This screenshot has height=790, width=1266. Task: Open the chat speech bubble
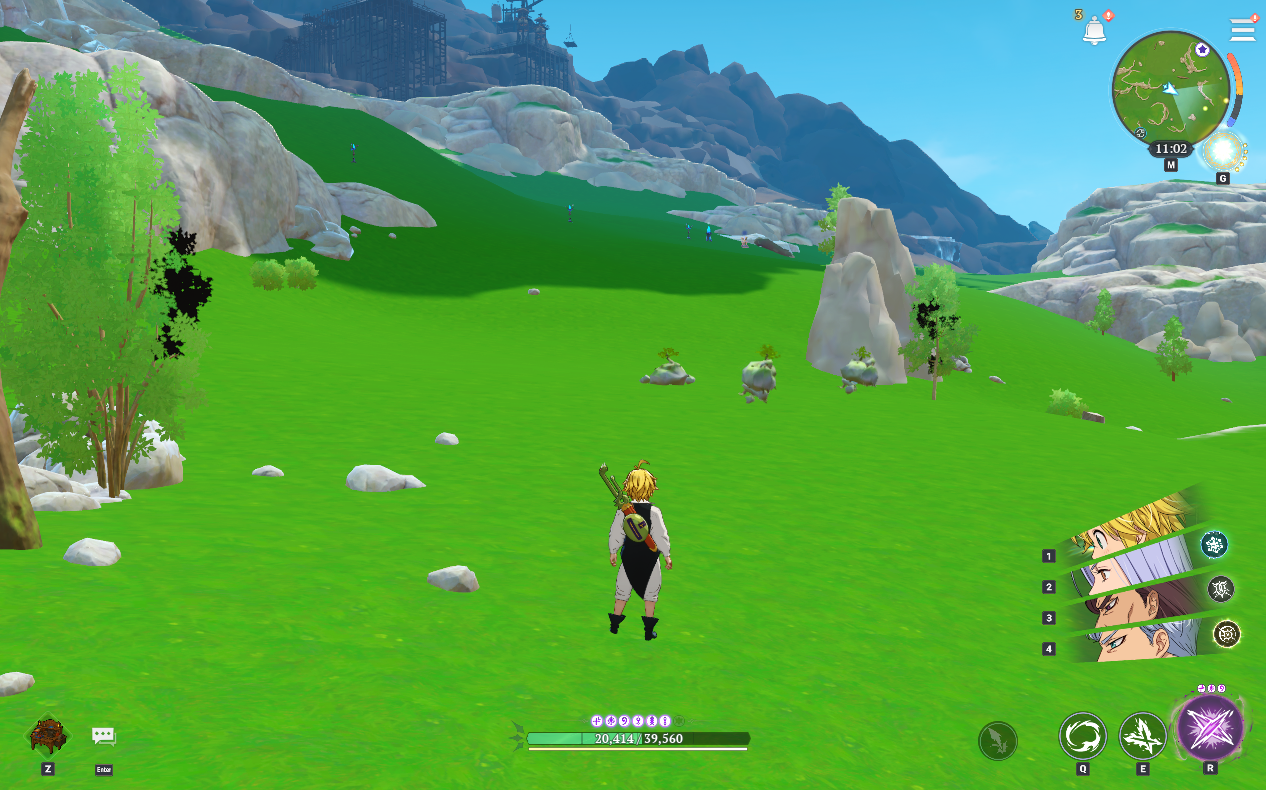pos(103,736)
